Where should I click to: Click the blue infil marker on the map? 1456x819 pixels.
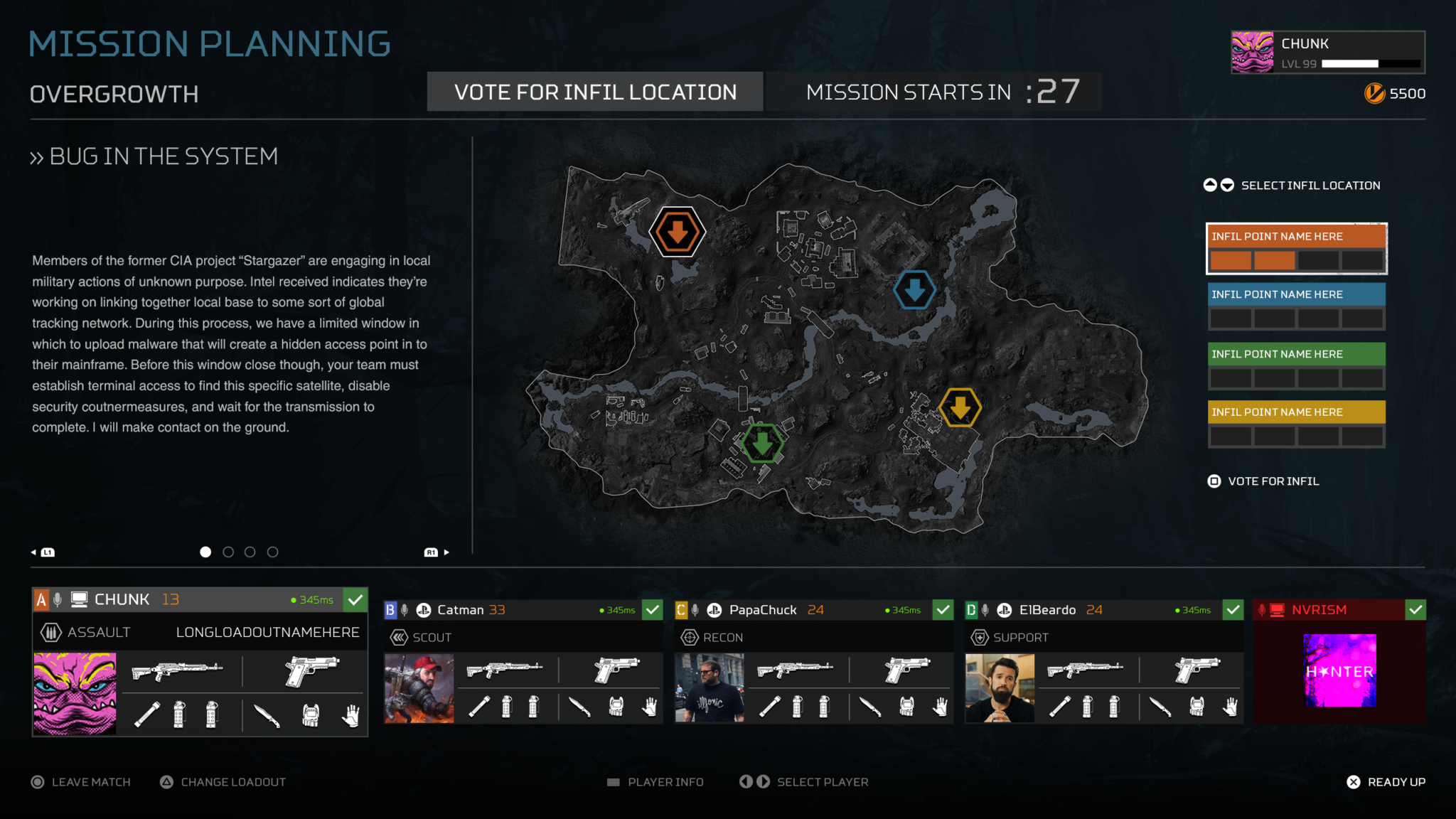click(x=914, y=290)
